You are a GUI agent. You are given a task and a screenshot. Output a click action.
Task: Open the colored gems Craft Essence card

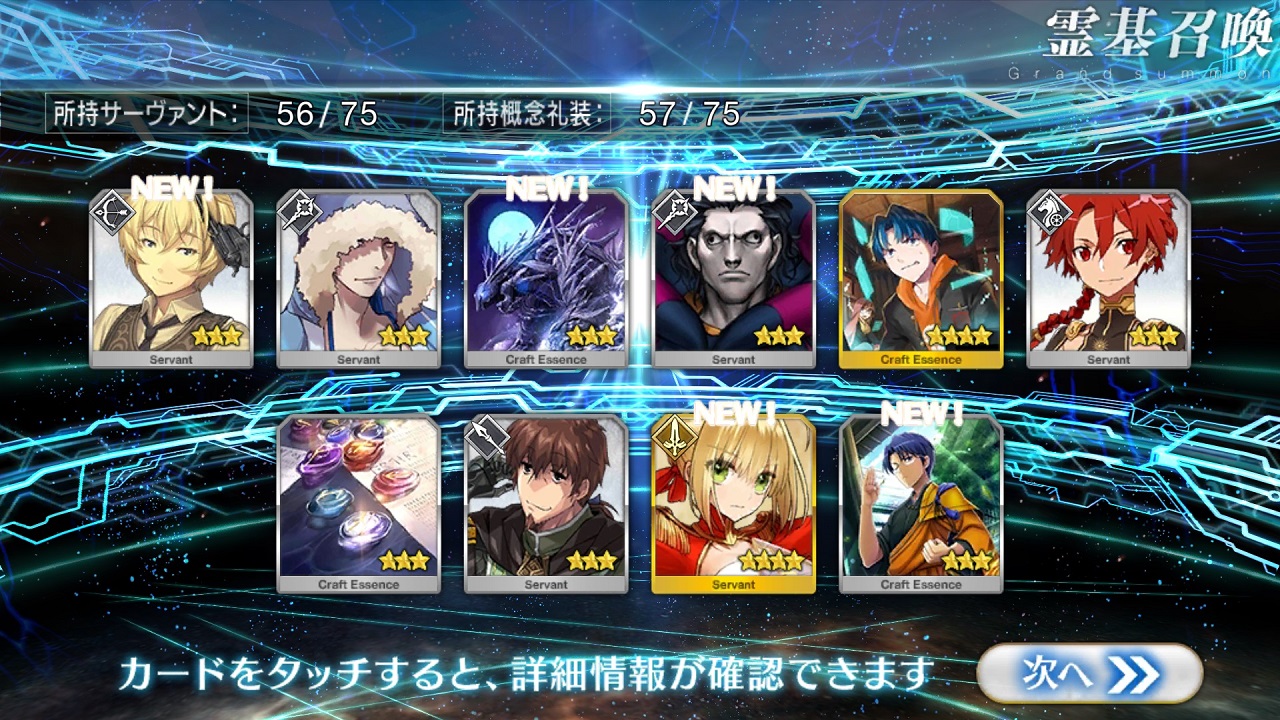click(358, 504)
